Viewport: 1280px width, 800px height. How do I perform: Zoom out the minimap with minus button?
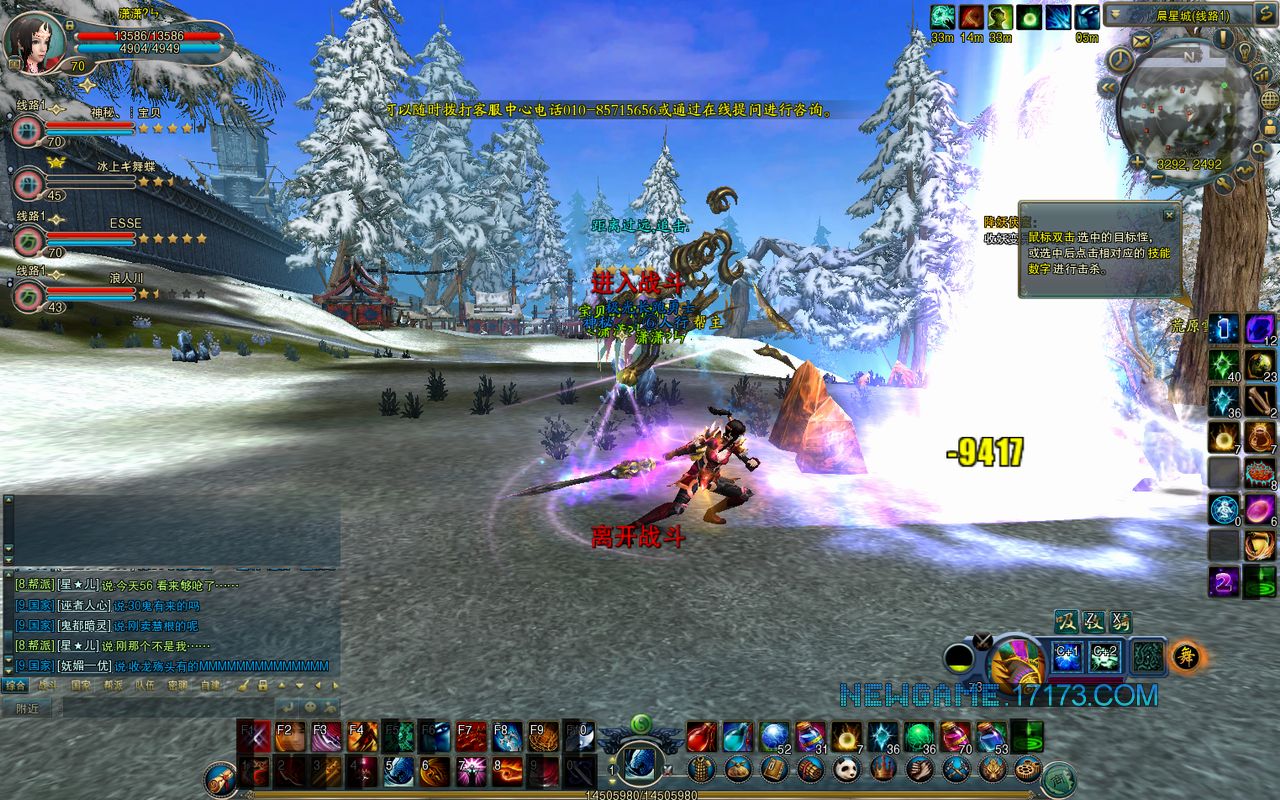1157,176
